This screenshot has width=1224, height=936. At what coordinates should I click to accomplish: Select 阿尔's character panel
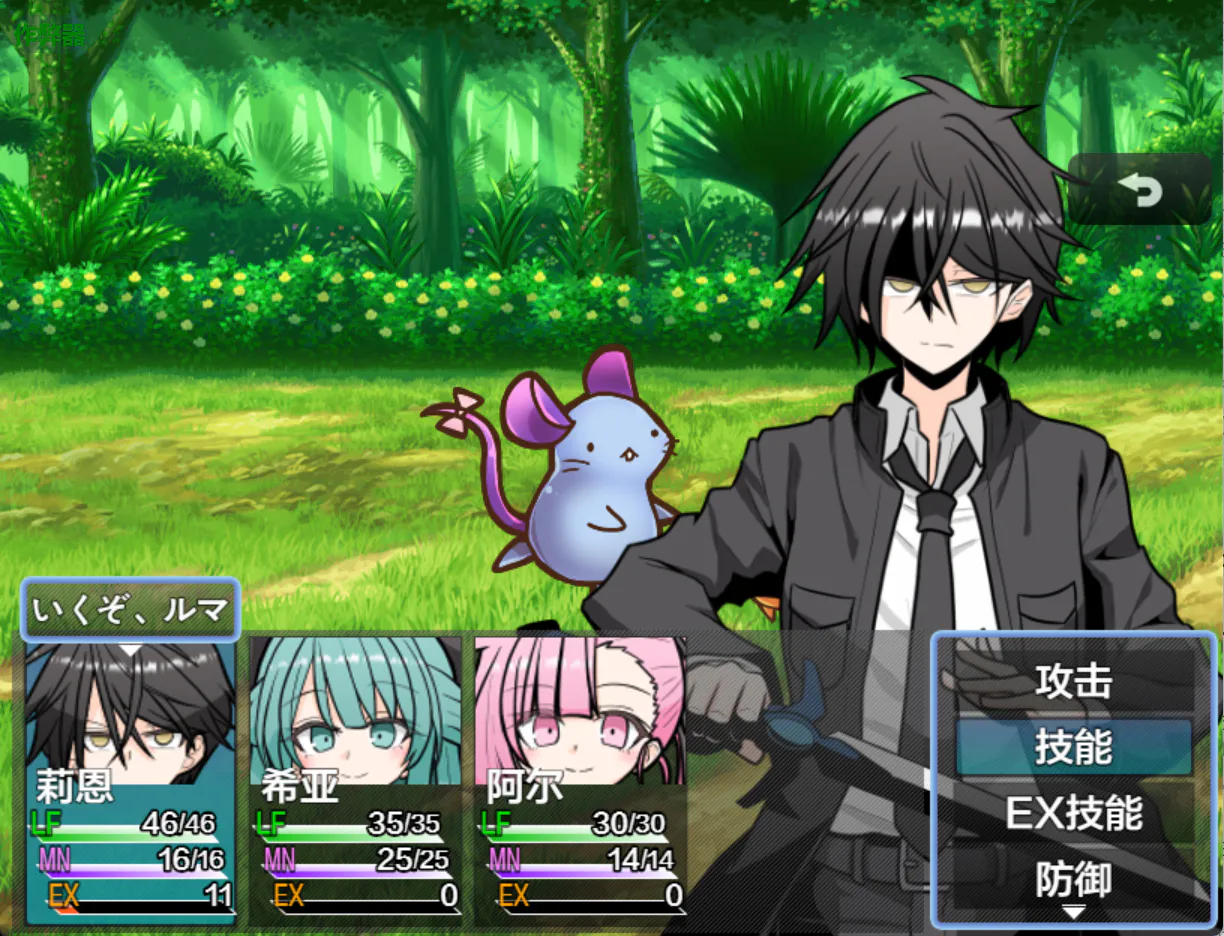(580, 780)
